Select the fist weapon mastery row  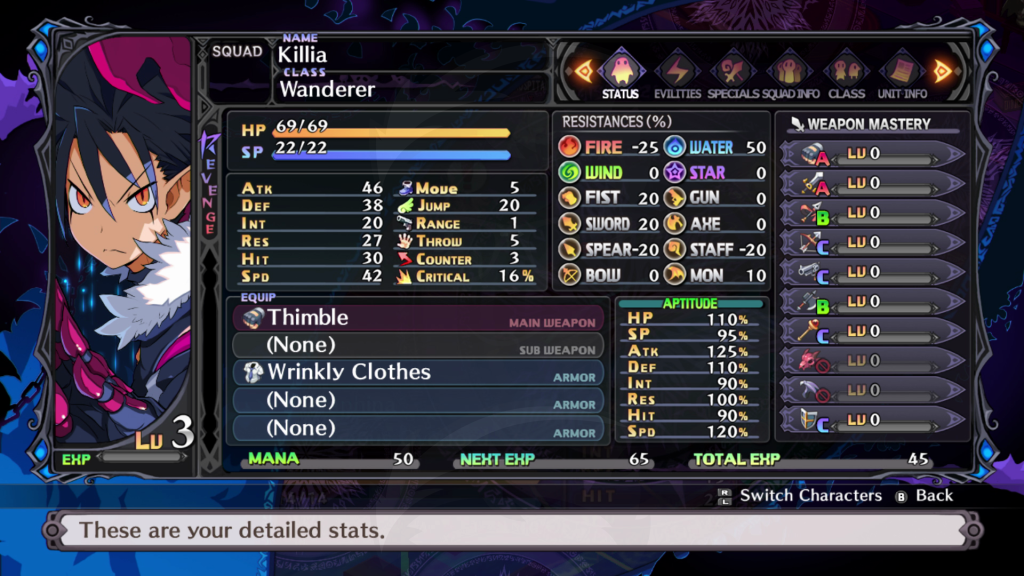click(x=872, y=154)
